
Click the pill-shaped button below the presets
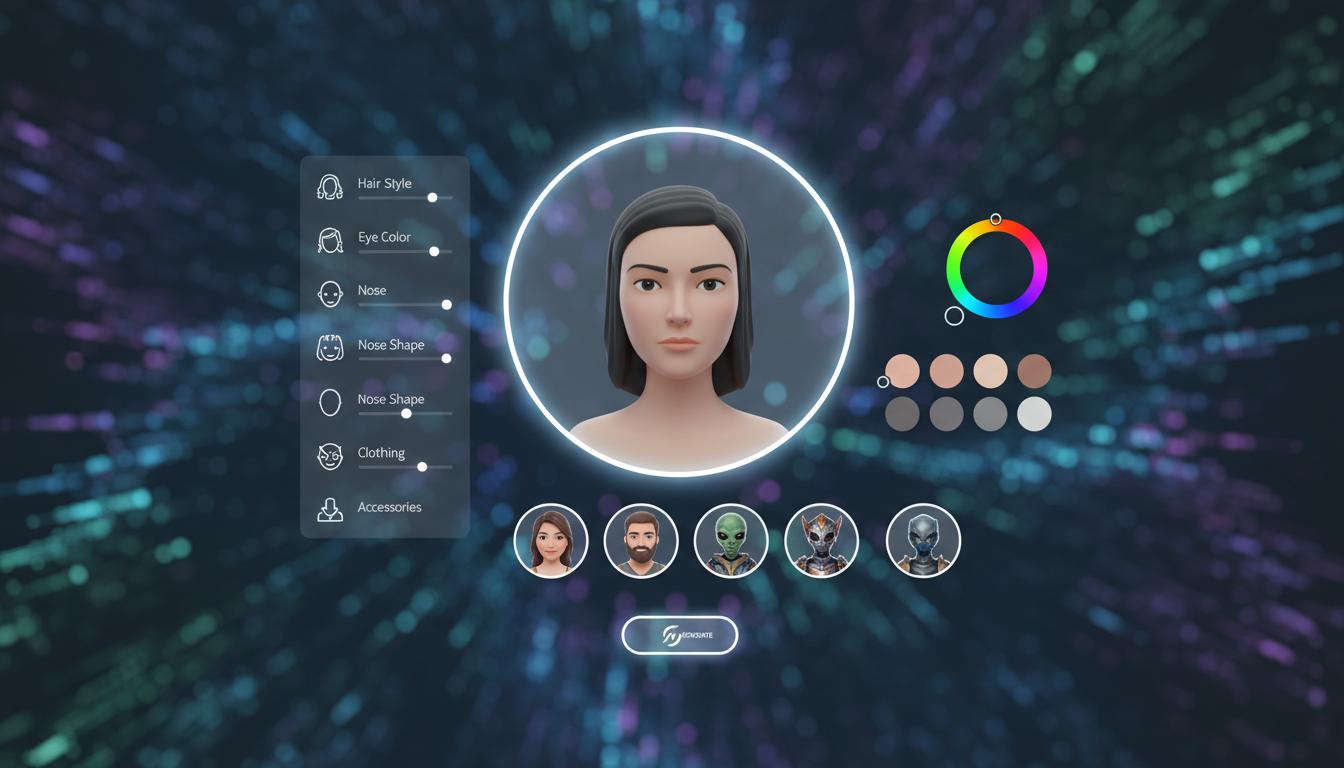click(680, 636)
